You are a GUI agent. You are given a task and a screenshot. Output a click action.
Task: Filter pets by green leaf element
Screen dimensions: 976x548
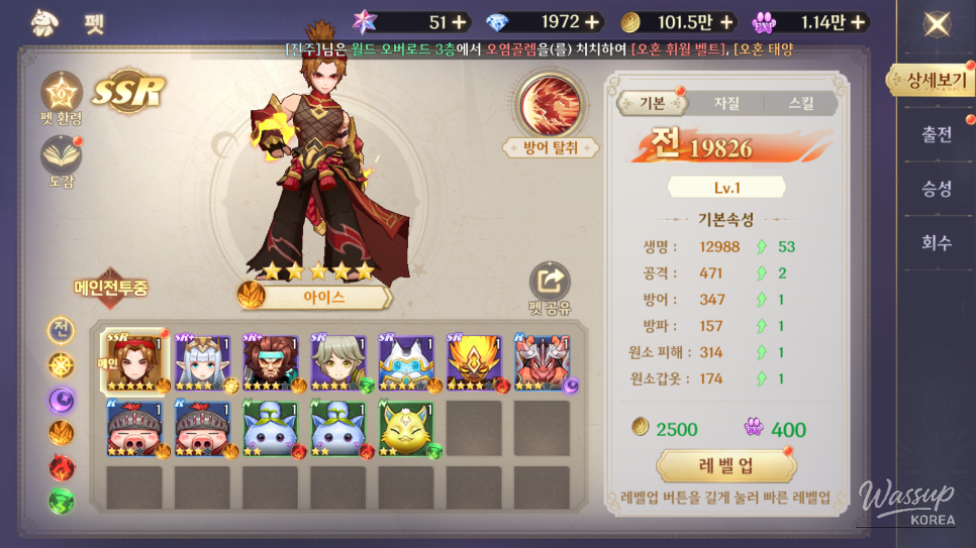pyautogui.click(x=62, y=501)
